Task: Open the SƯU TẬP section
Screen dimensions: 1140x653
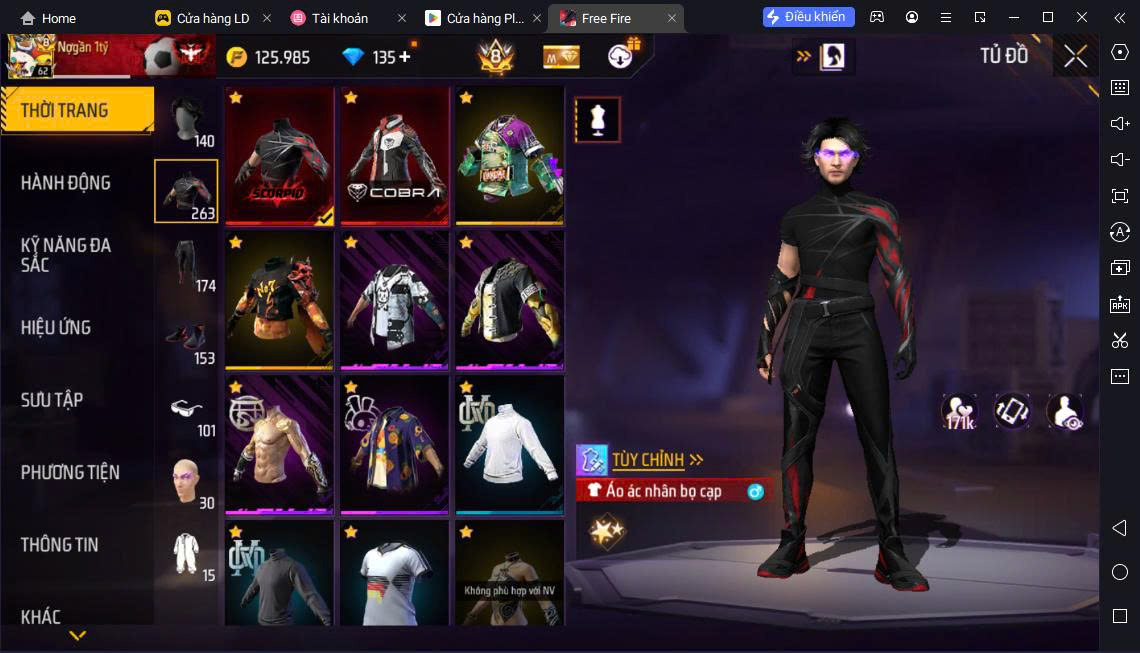Action: click(x=52, y=400)
